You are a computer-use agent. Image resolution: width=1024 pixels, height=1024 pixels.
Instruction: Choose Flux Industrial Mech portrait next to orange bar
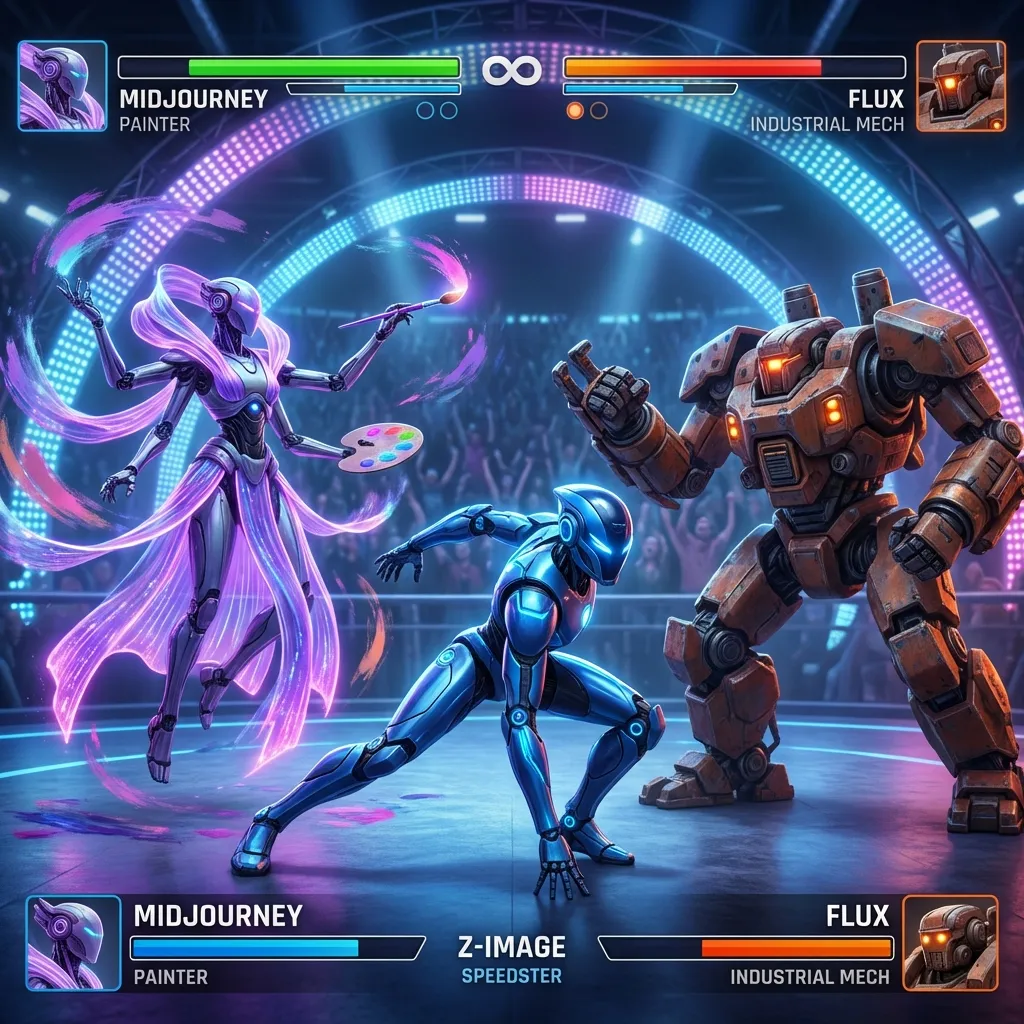point(950,943)
